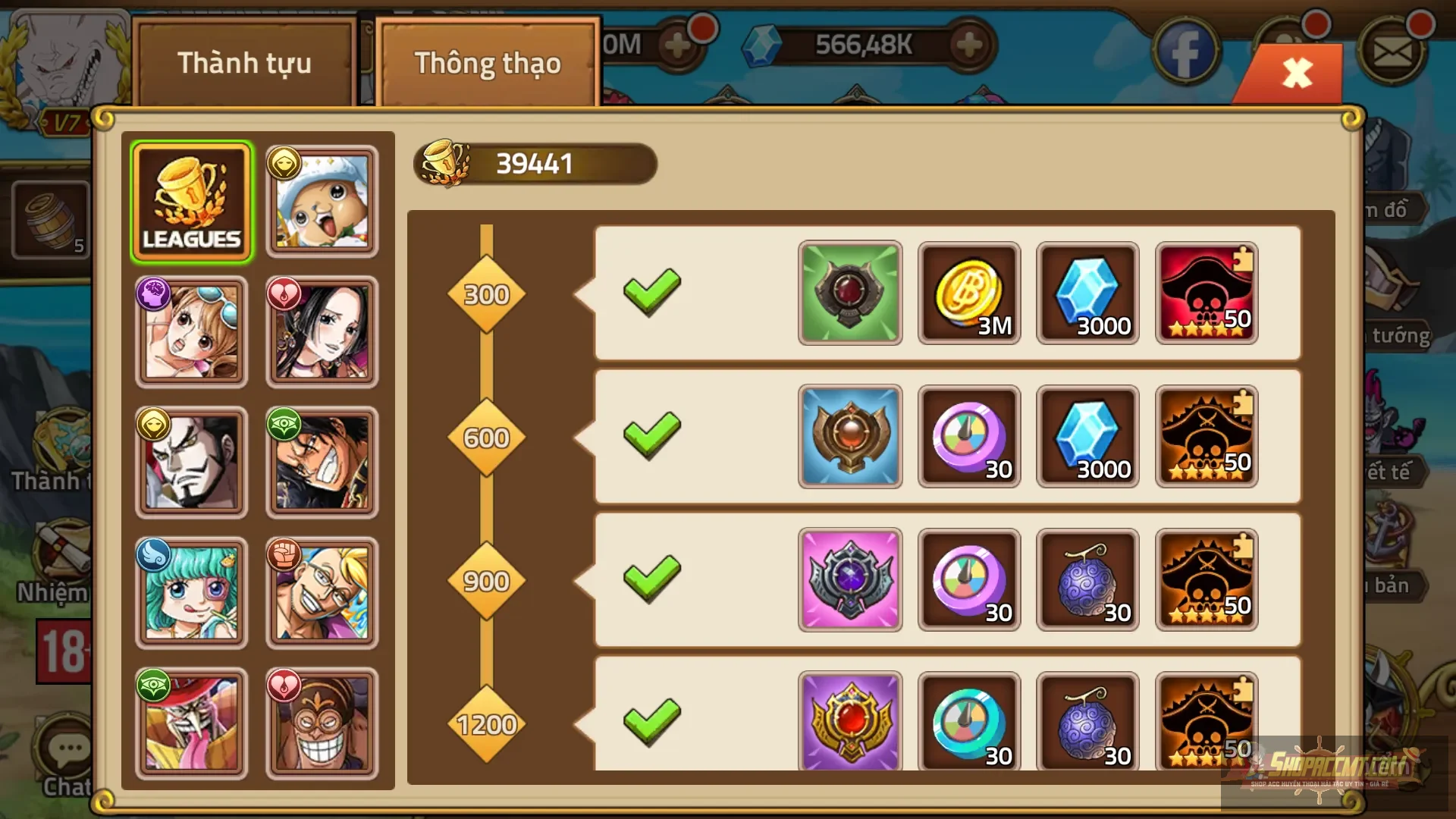Expand the 900 trophy milestone diamond

click(486, 580)
